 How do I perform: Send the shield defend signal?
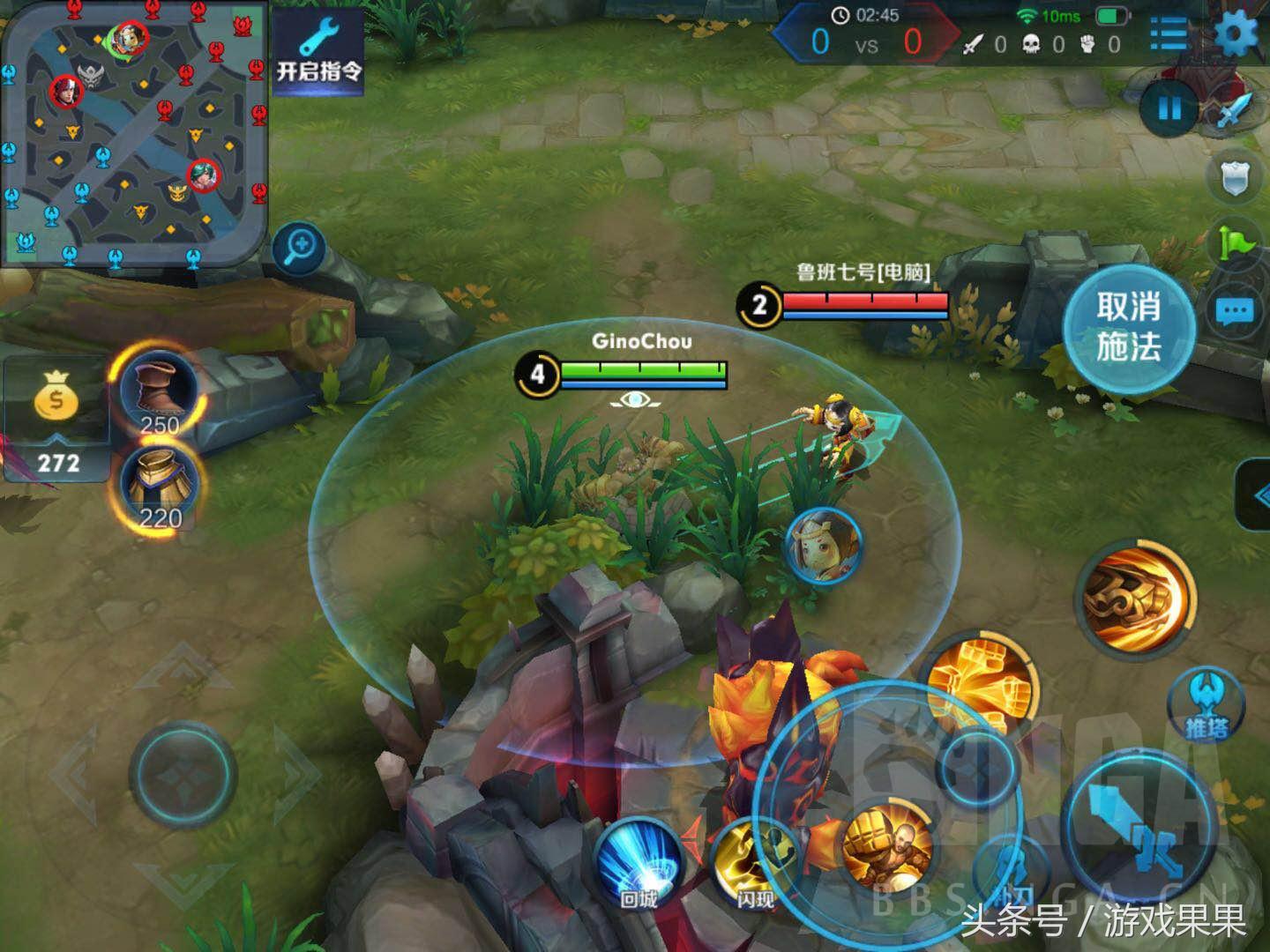(x=1234, y=178)
